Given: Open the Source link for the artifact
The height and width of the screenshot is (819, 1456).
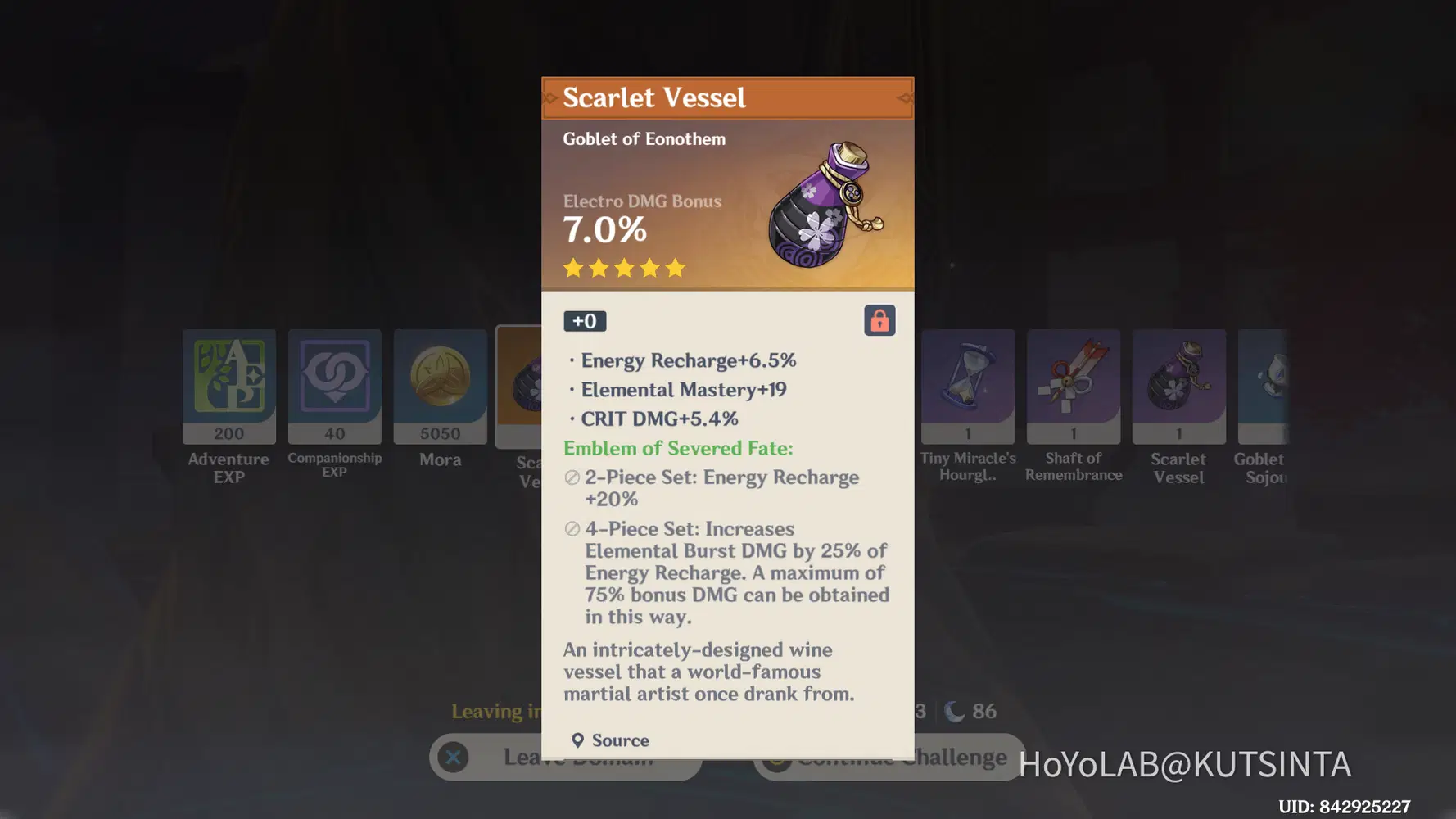Looking at the screenshot, I should (x=610, y=740).
